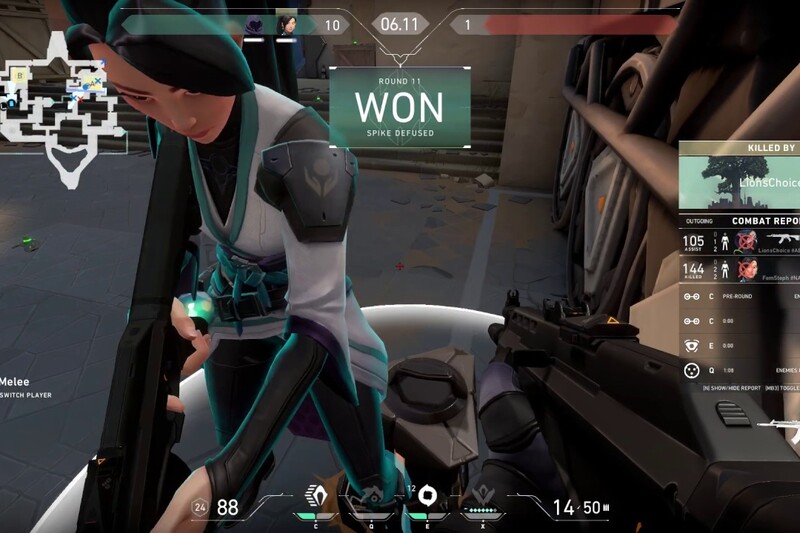Select the E ability eye report row
The width and height of the screenshot is (800, 533).
tap(740, 346)
